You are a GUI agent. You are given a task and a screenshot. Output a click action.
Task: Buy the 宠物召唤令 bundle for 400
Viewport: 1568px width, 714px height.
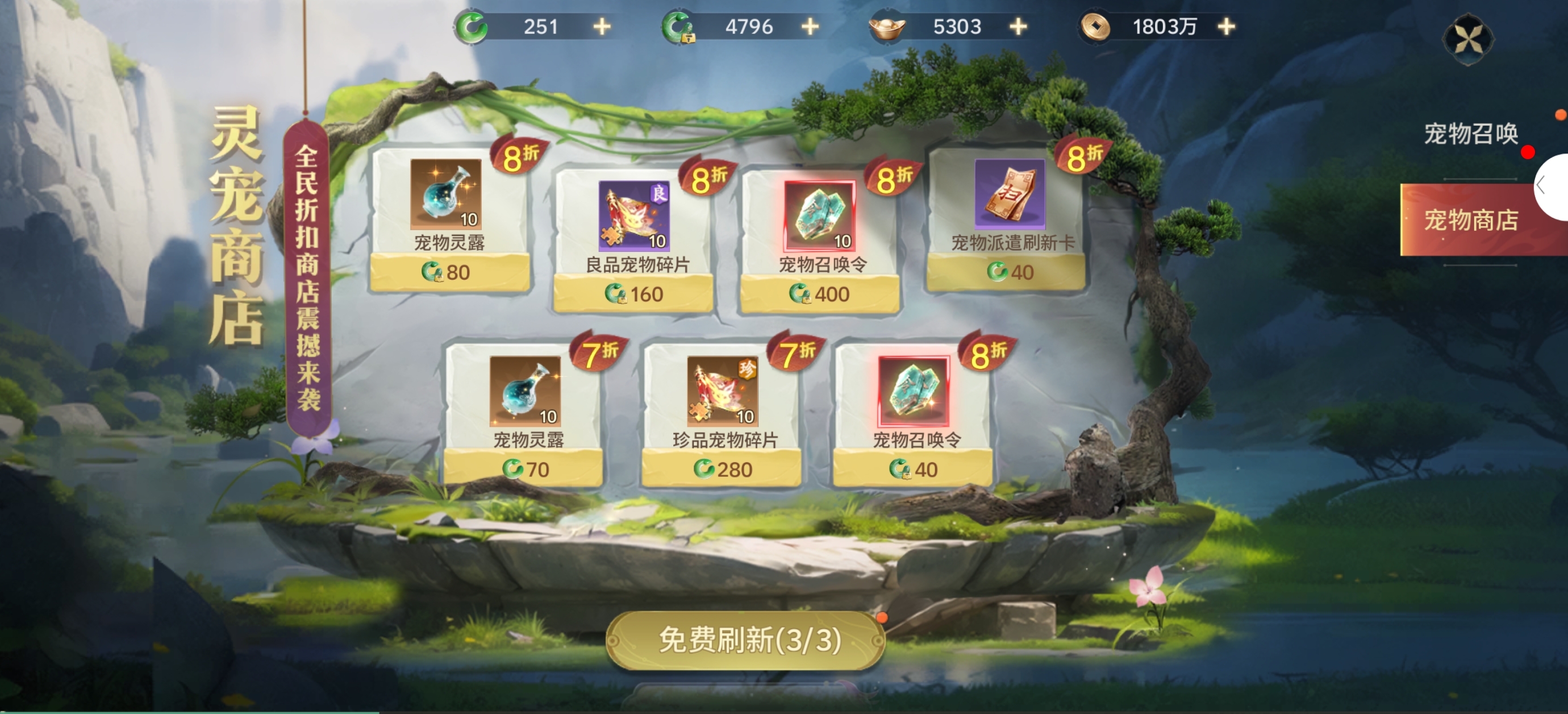tap(819, 294)
